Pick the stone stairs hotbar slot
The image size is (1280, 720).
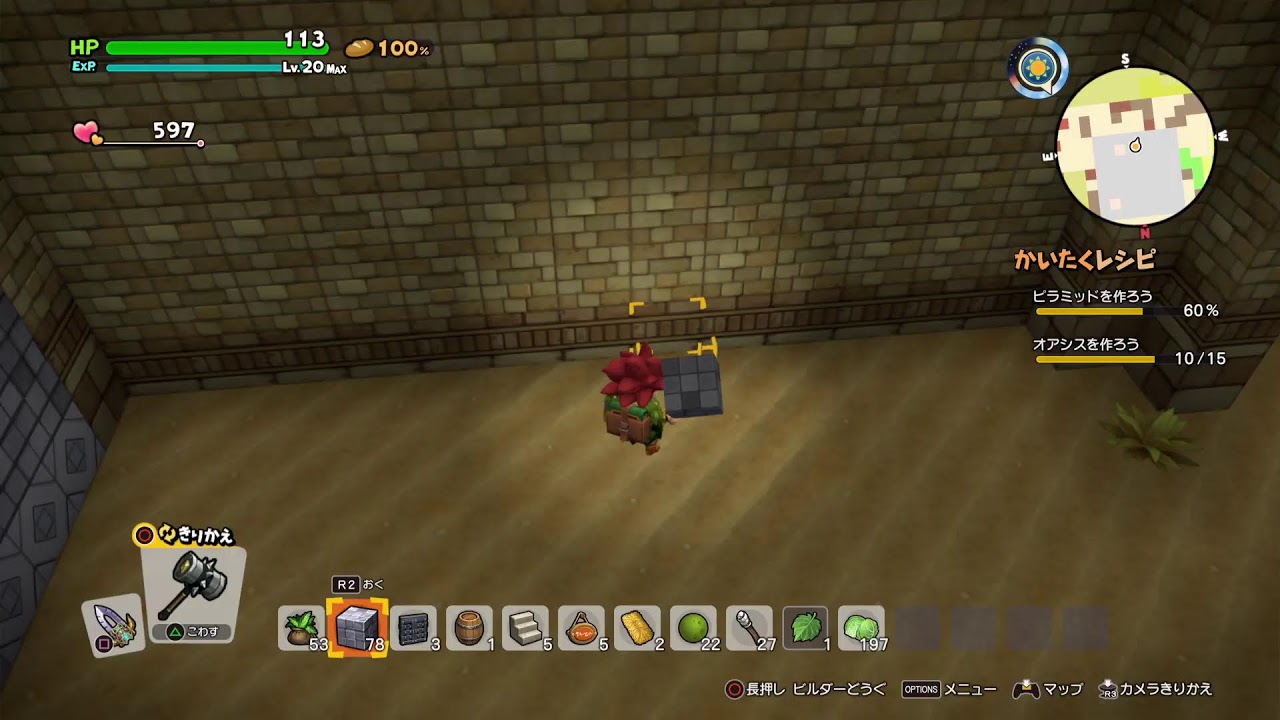coord(525,627)
